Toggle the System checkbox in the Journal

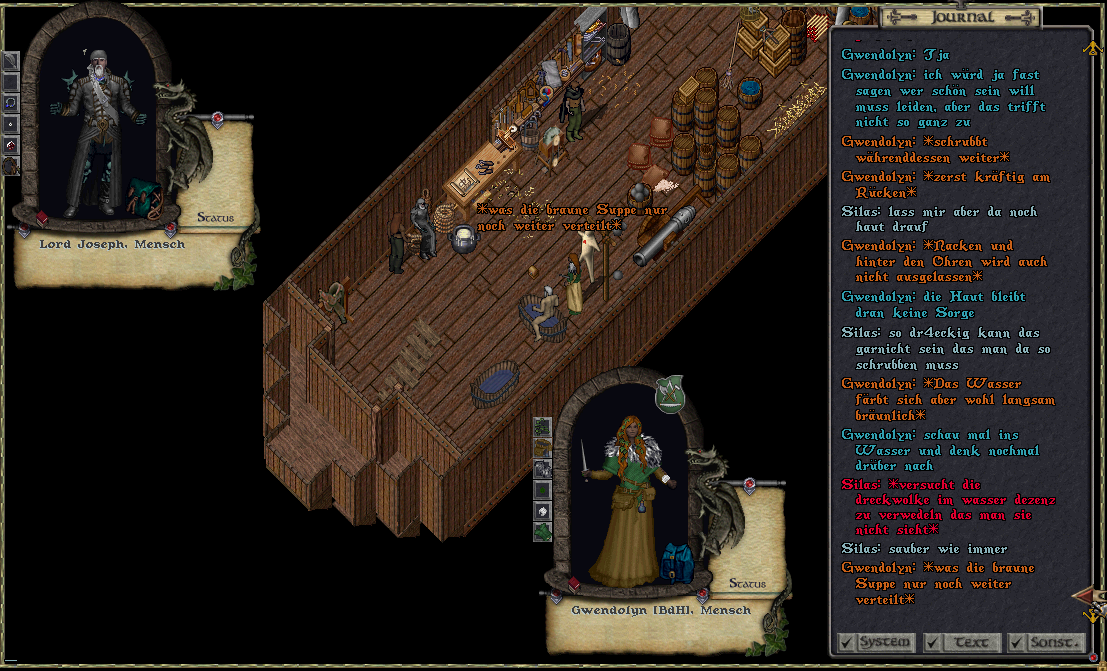(846, 642)
